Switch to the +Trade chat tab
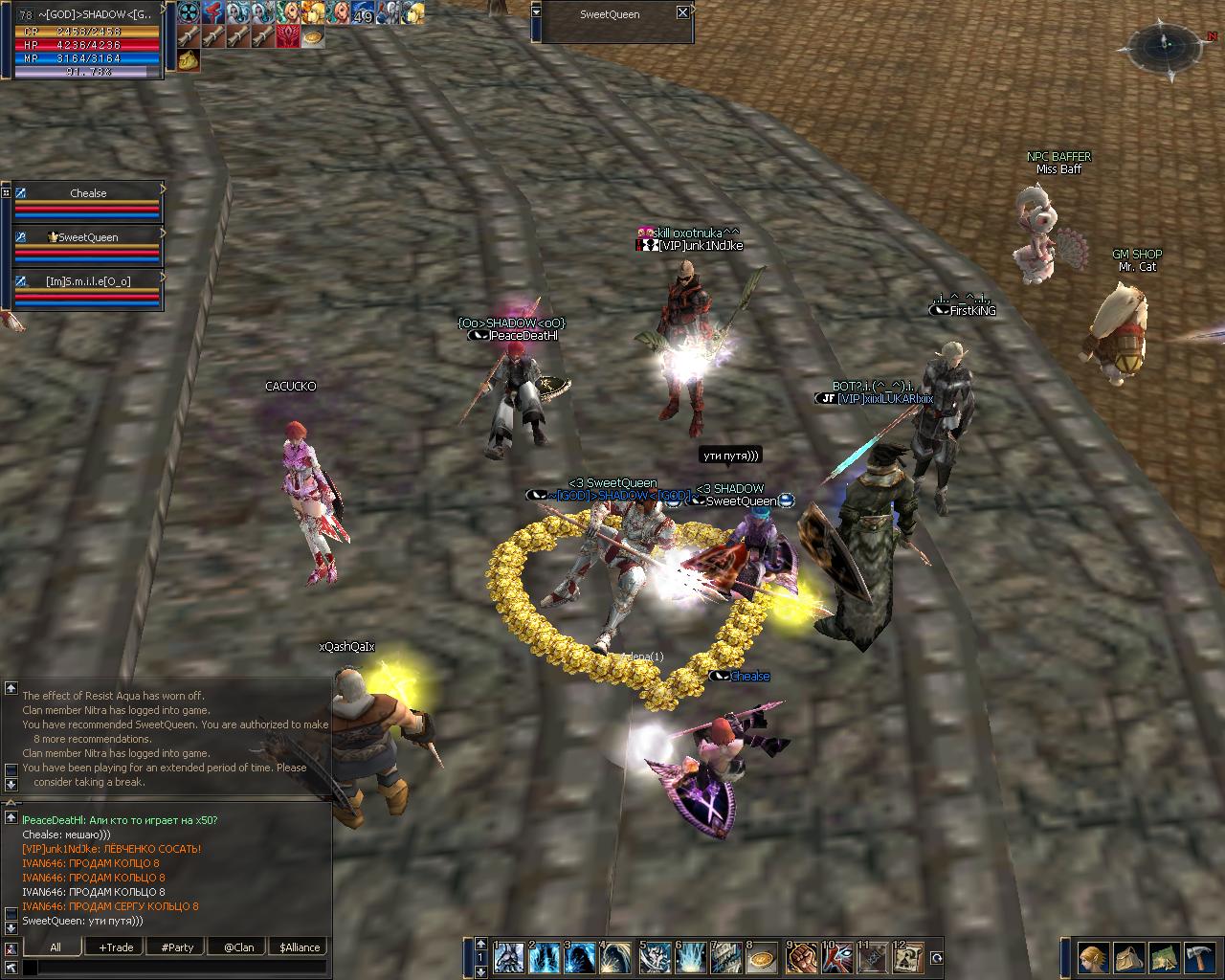 click(x=116, y=947)
